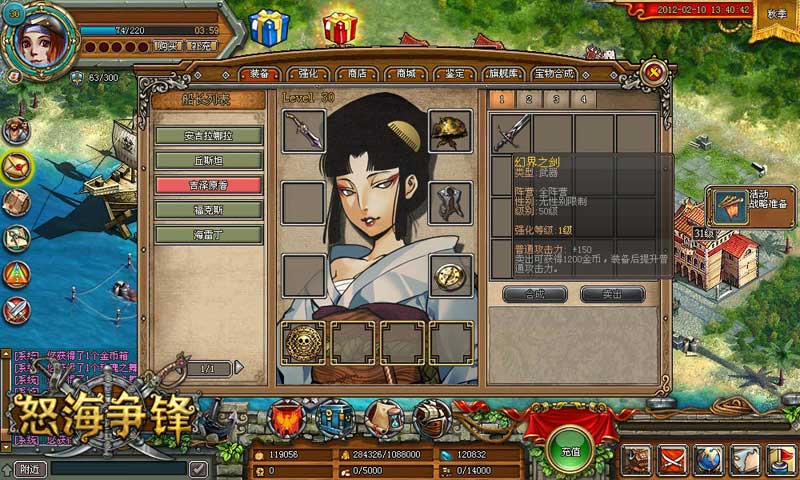This screenshot has height=480, width=800.
Task: Sell the item with the 卖出 button
Action: 613,294
